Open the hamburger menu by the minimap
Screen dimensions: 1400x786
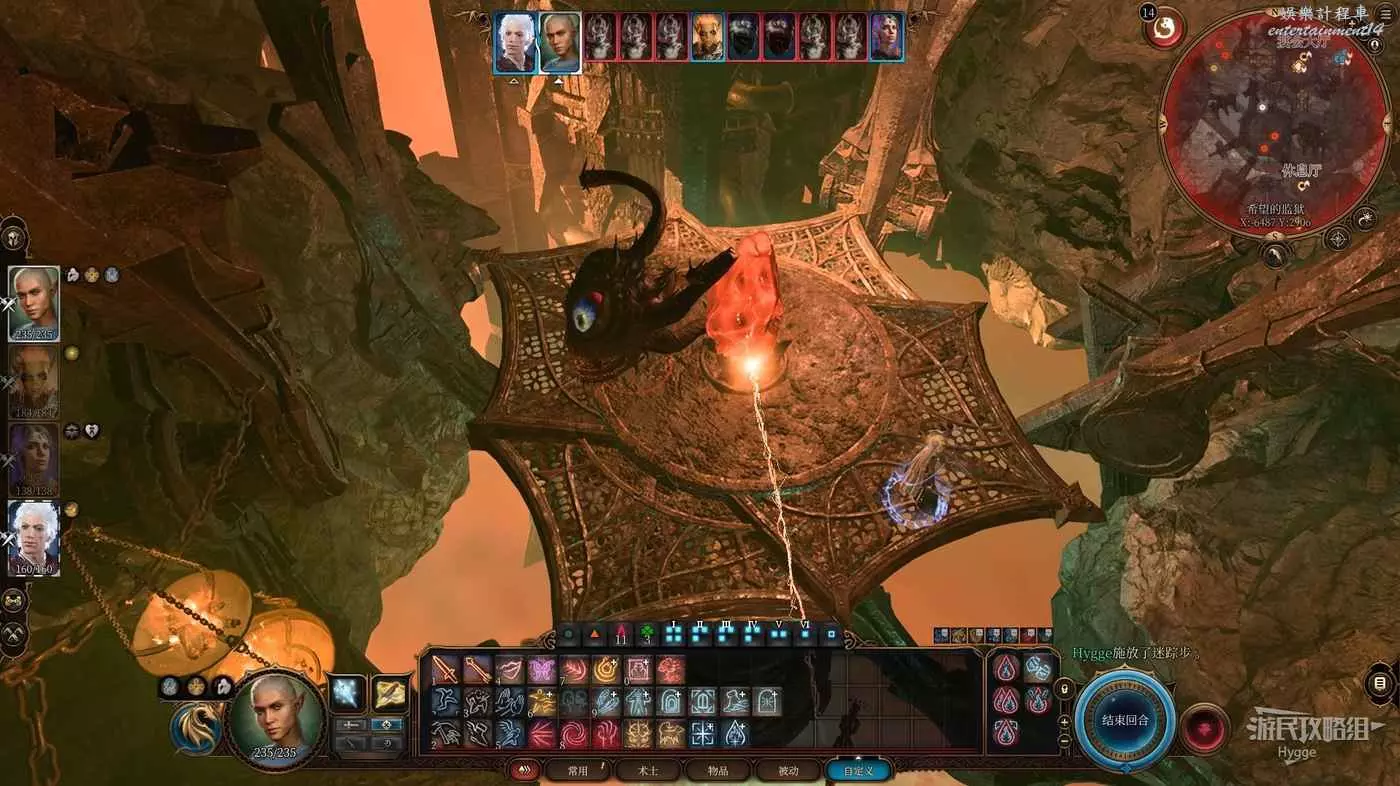[x=1385, y=14]
